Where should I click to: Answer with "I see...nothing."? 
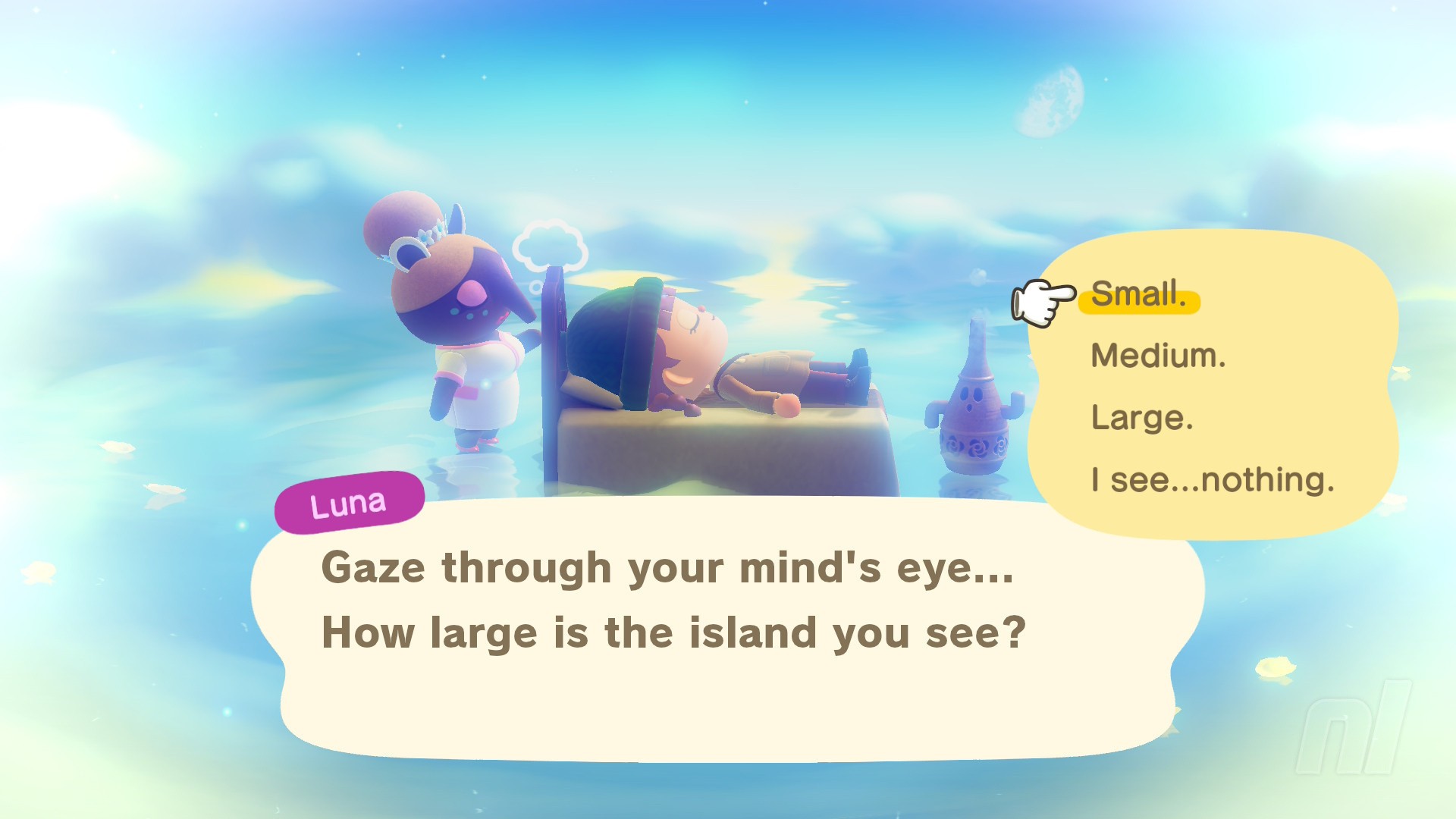(1212, 480)
